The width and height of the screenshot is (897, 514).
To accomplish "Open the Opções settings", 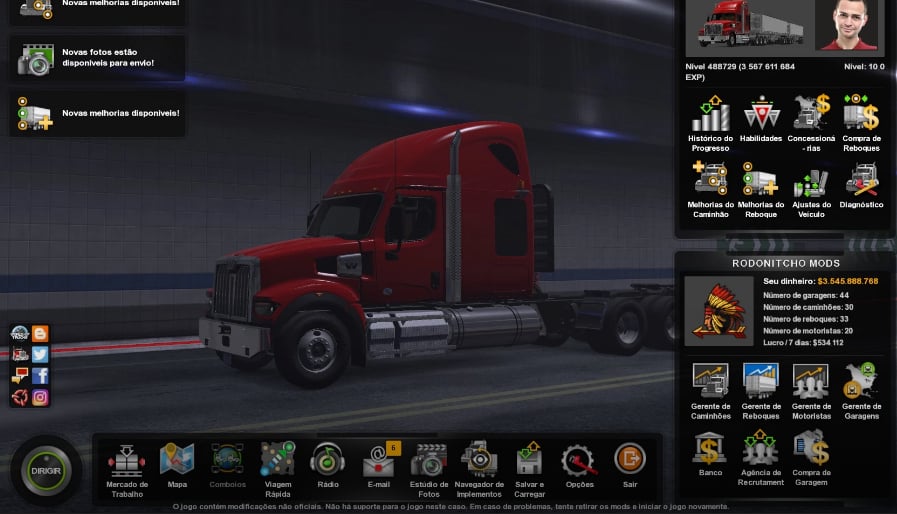I will point(580,460).
